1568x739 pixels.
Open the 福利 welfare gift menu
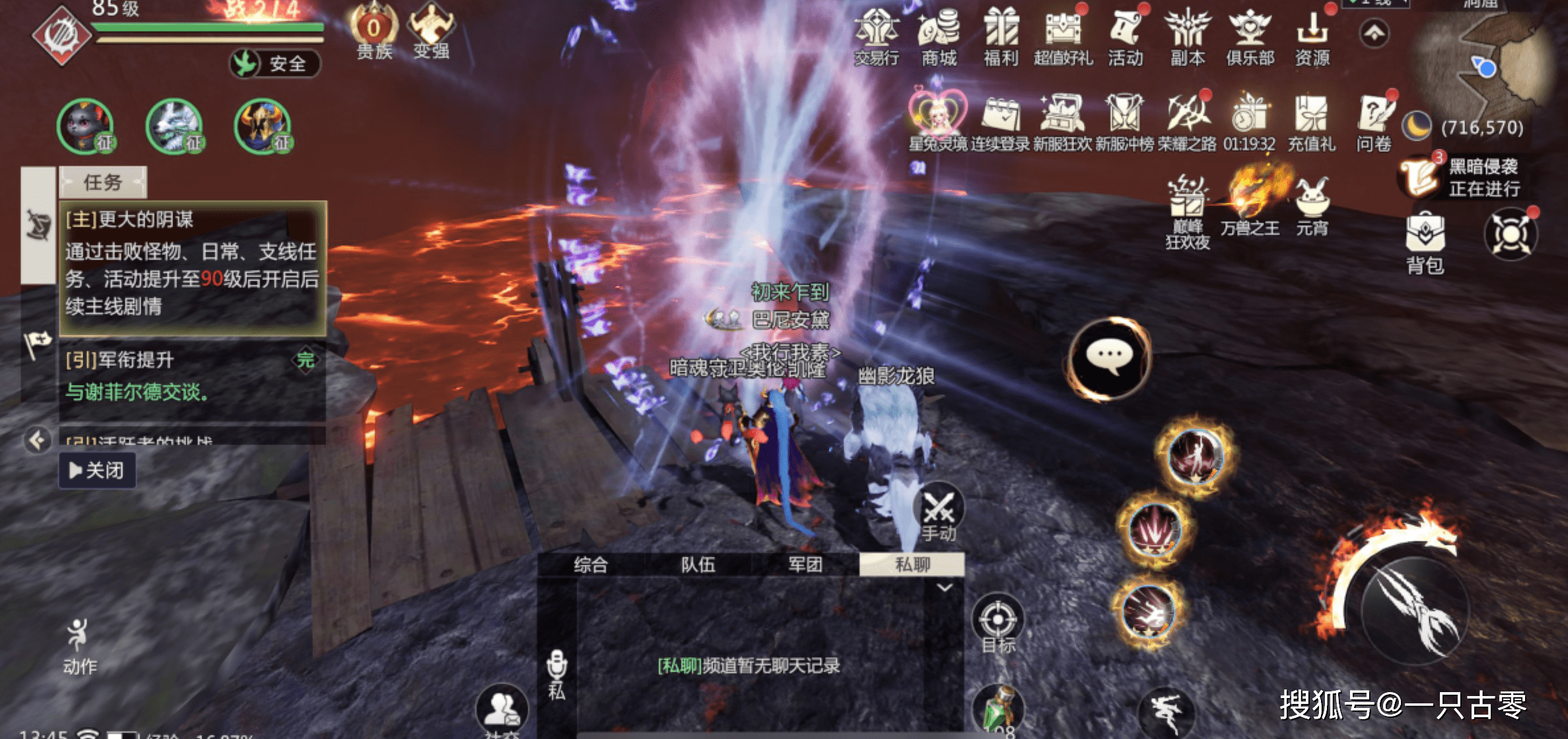point(1001,36)
